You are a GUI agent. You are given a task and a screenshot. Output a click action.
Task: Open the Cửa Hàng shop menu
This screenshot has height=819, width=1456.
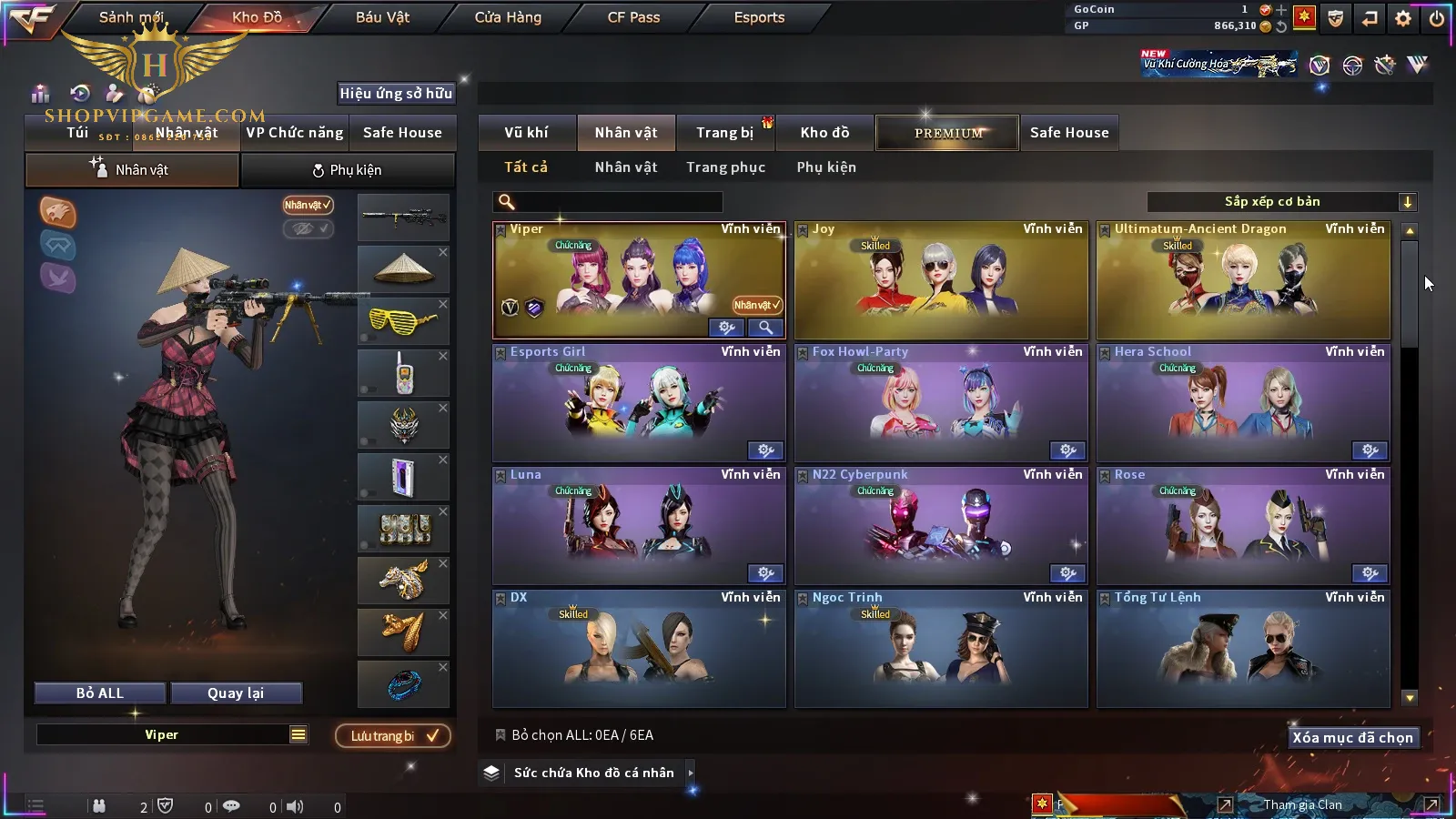click(x=508, y=17)
